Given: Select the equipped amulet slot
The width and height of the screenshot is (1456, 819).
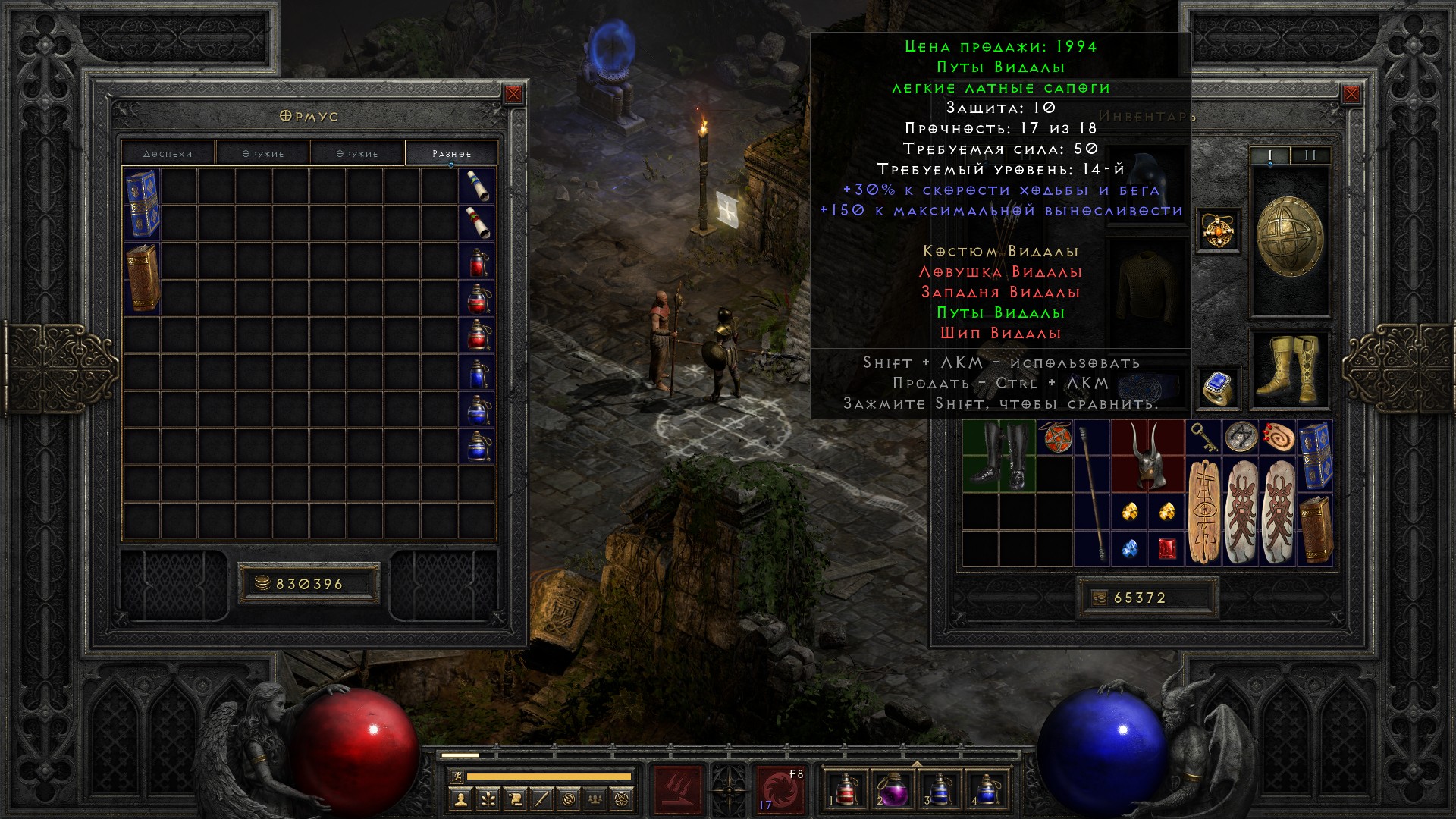Looking at the screenshot, I should [1218, 230].
